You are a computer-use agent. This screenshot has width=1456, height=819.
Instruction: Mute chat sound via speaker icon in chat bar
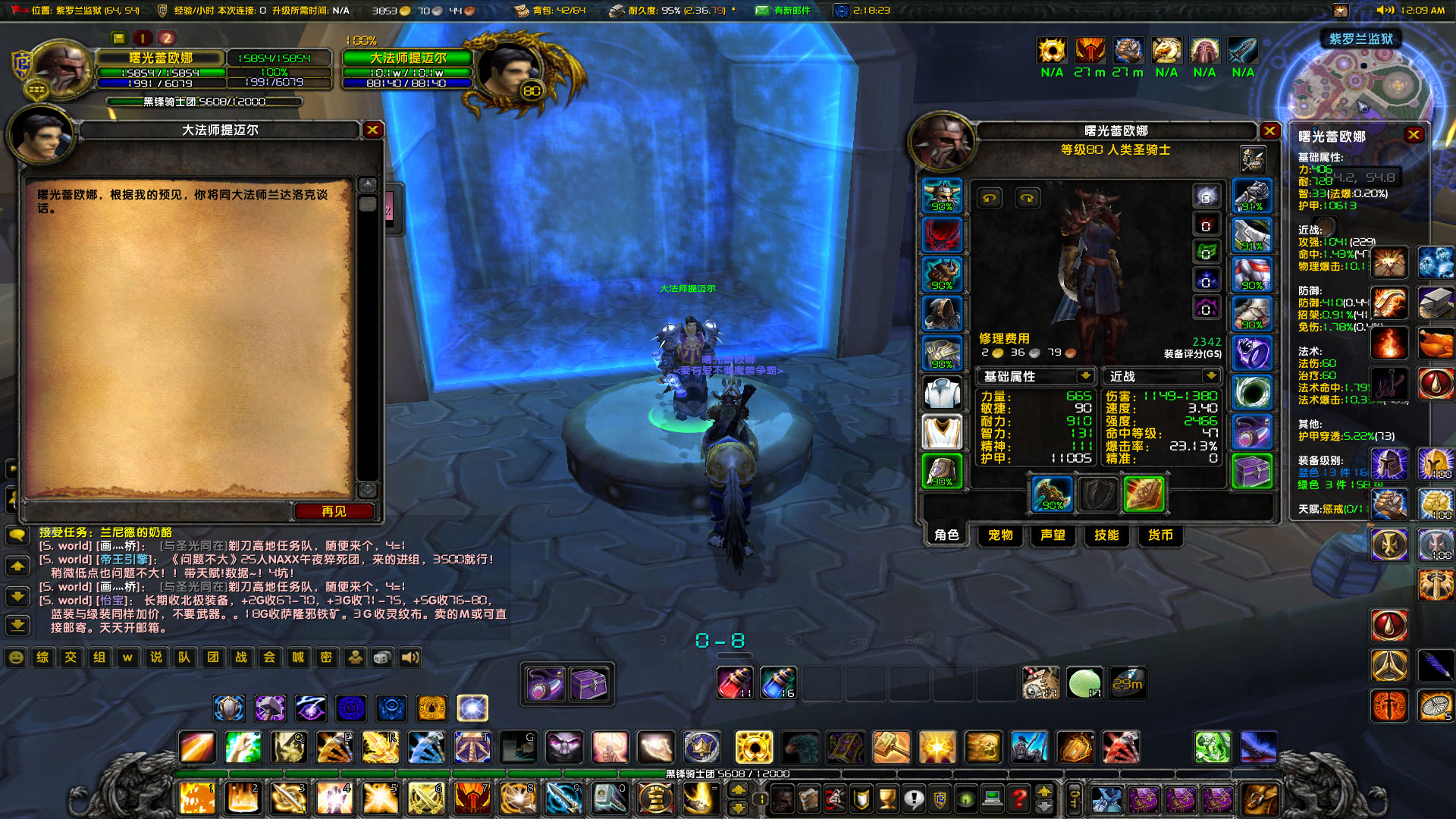tap(409, 657)
